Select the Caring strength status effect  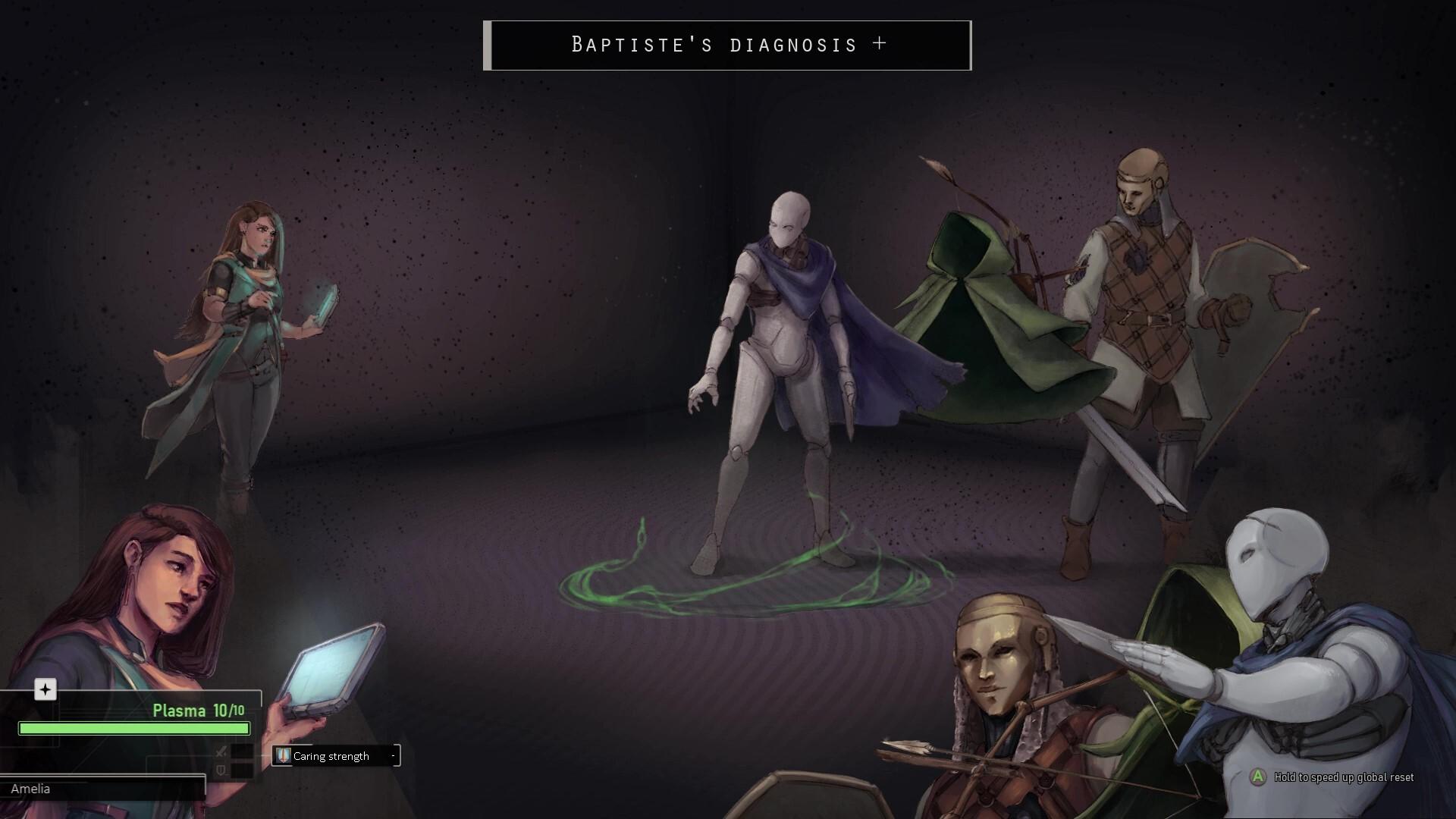[x=336, y=756]
